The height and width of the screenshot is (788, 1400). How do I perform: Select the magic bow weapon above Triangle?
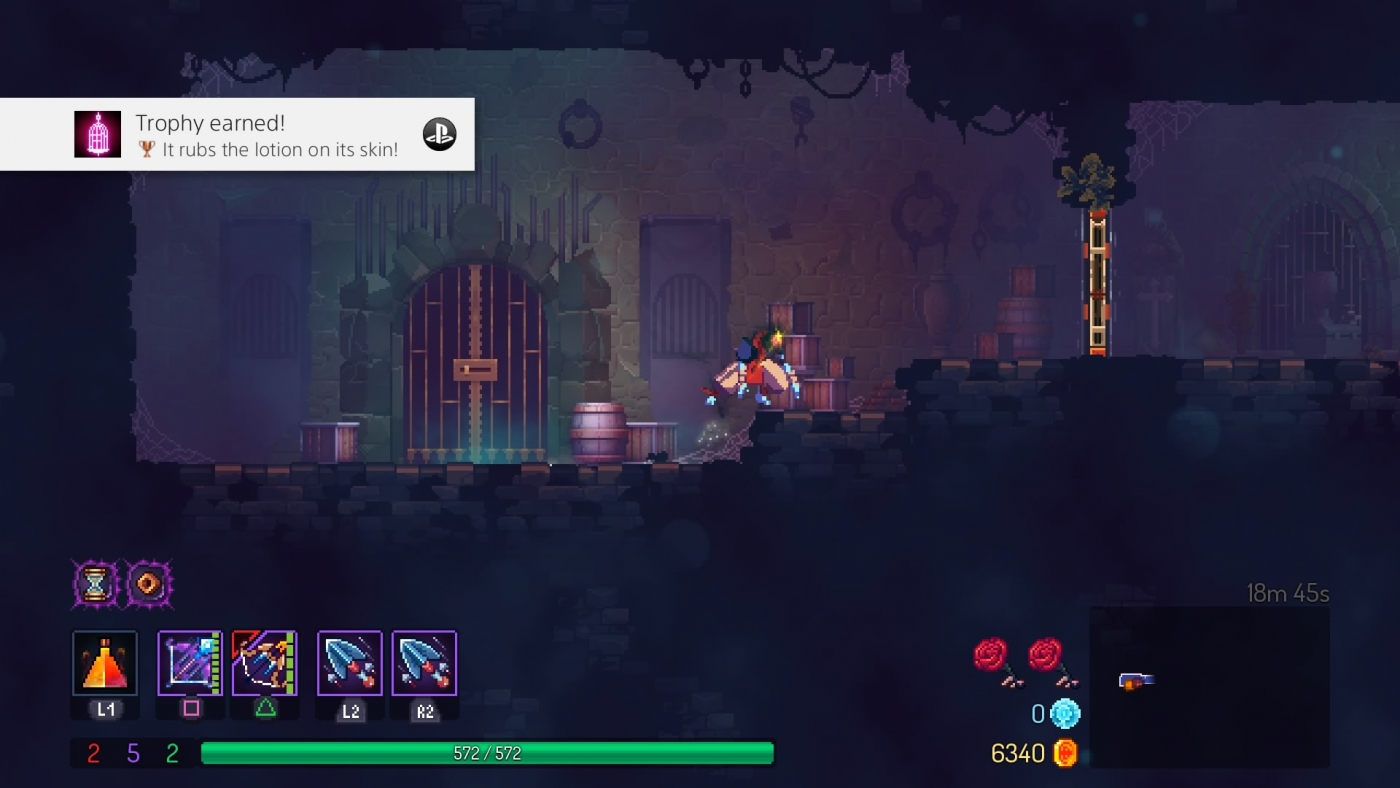point(264,664)
